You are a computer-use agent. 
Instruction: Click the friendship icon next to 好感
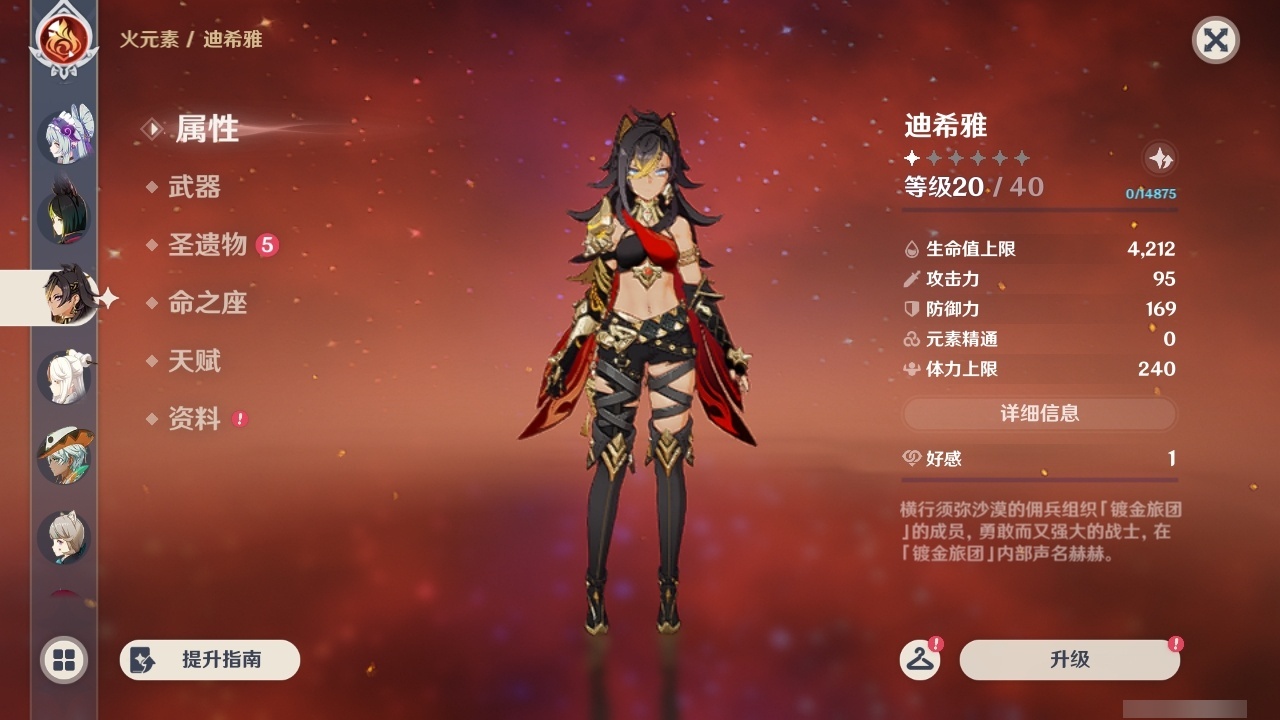912,459
